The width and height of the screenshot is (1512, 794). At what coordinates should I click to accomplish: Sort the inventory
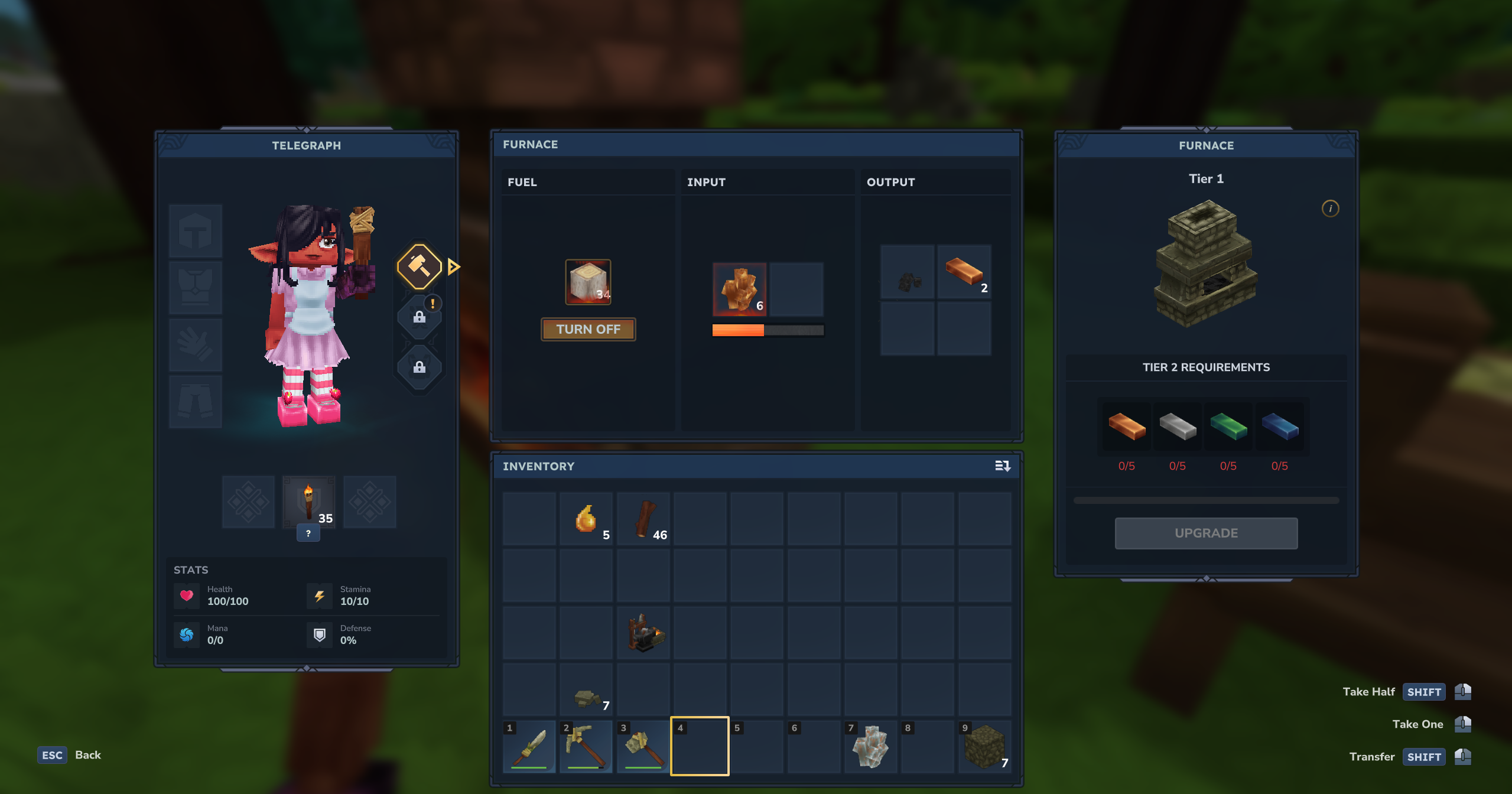click(x=1002, y=466)
